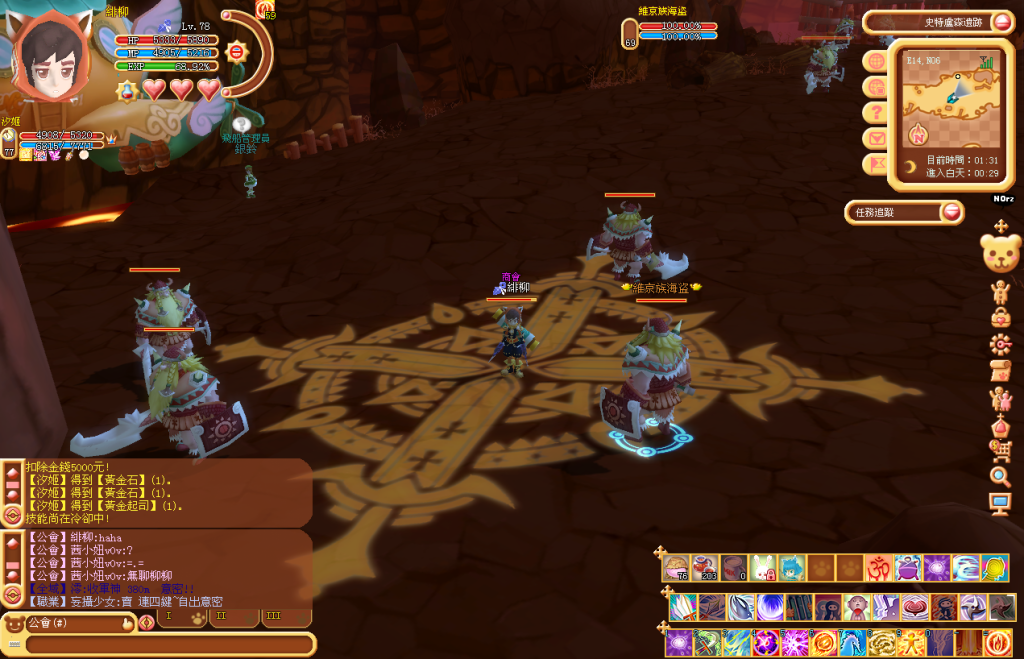
Task: Expand the 任務追蹤 quest tracker
Action: point(951,212)
